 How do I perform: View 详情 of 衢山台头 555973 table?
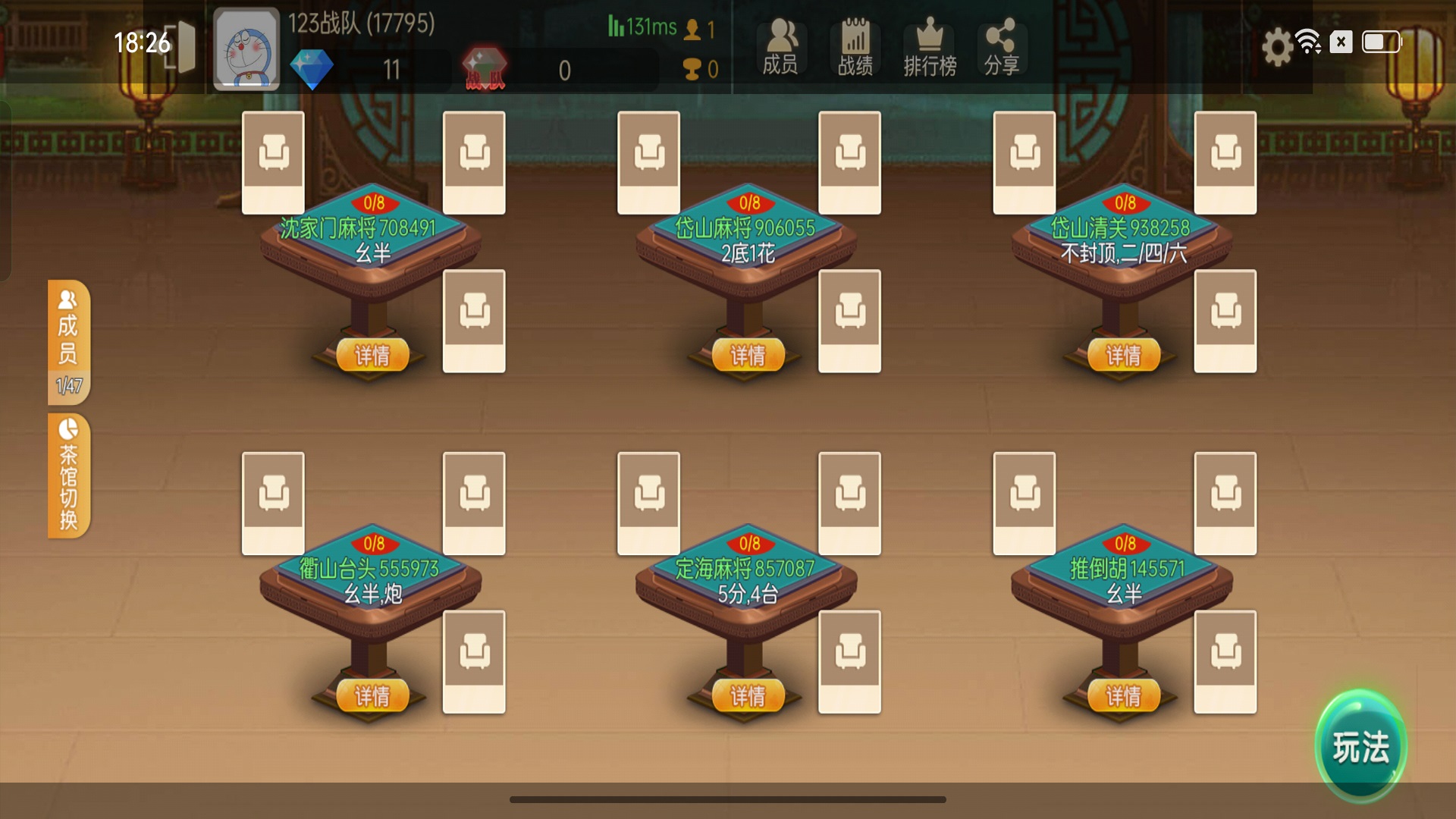tap(372, 695)
